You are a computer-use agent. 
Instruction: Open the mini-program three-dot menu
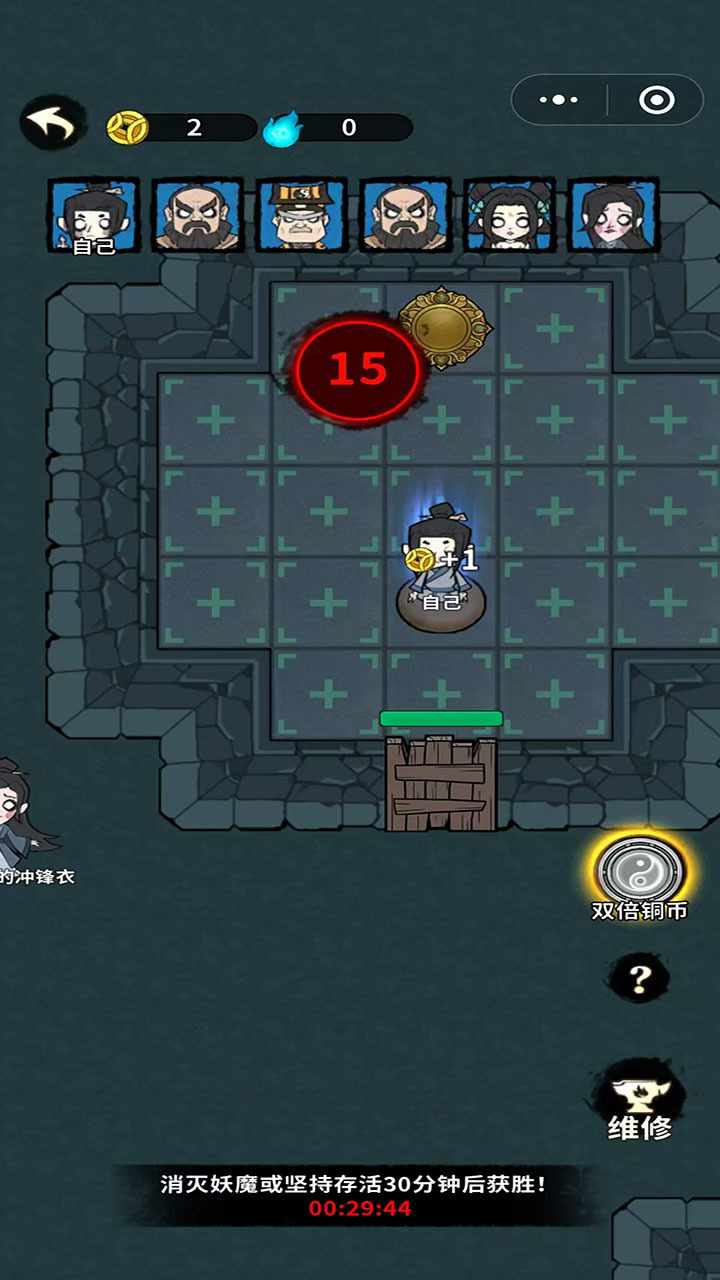click(559, 100)
